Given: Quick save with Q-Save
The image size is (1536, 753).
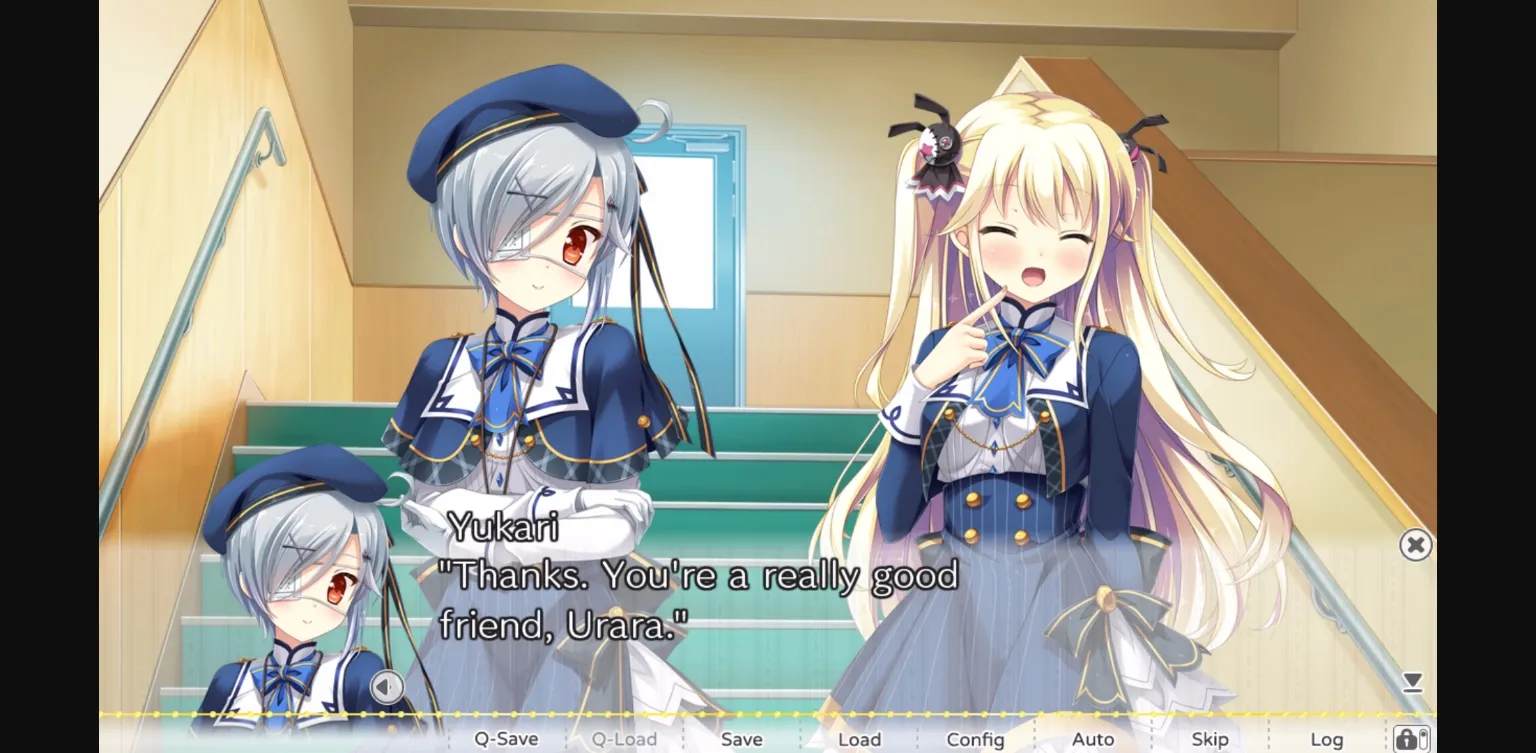Looking at the screenshot, I should pyautogui.click(x=506, y=738).
